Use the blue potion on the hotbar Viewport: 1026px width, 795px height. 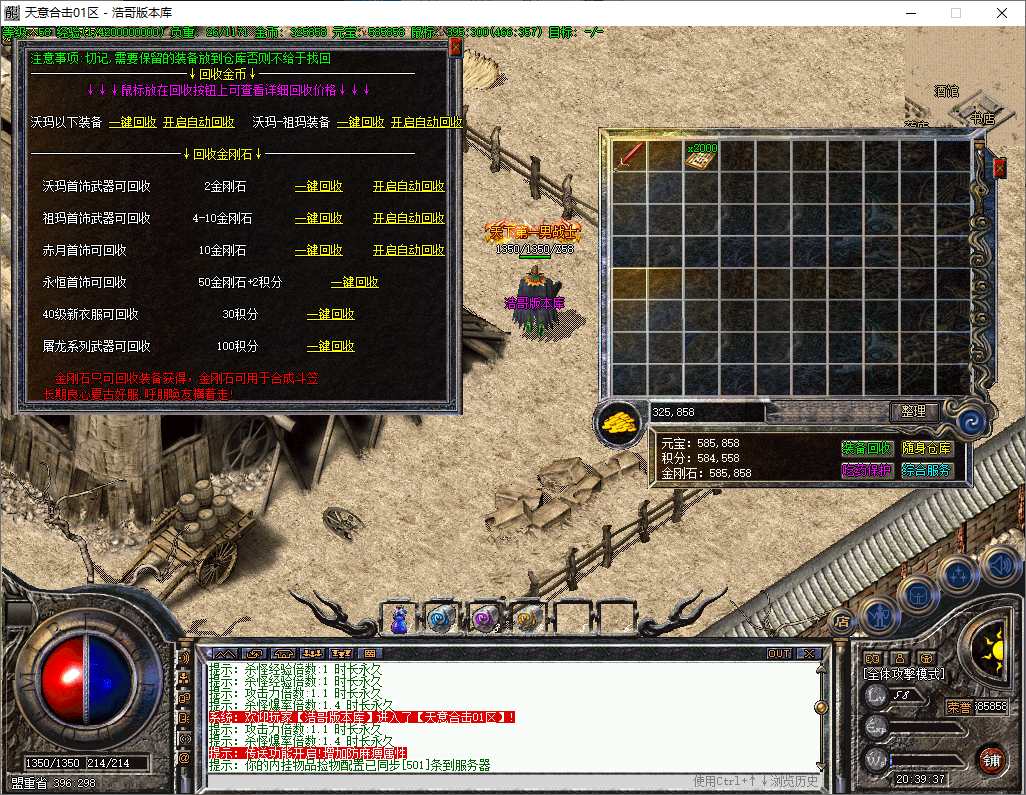coord(400,619)
